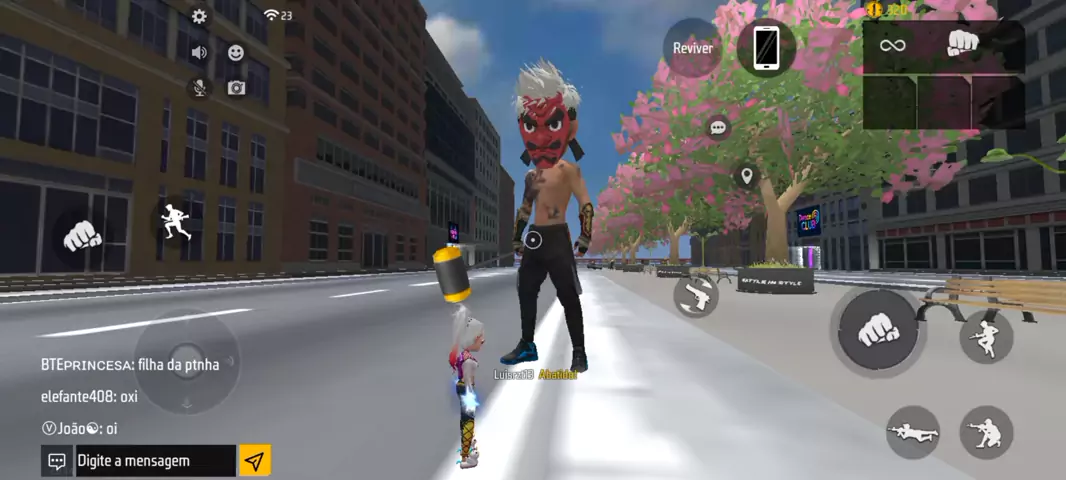Hit the large fist punch button
Image resolution: width=1066 pixels, height=480 pixels.
[876, 330]
